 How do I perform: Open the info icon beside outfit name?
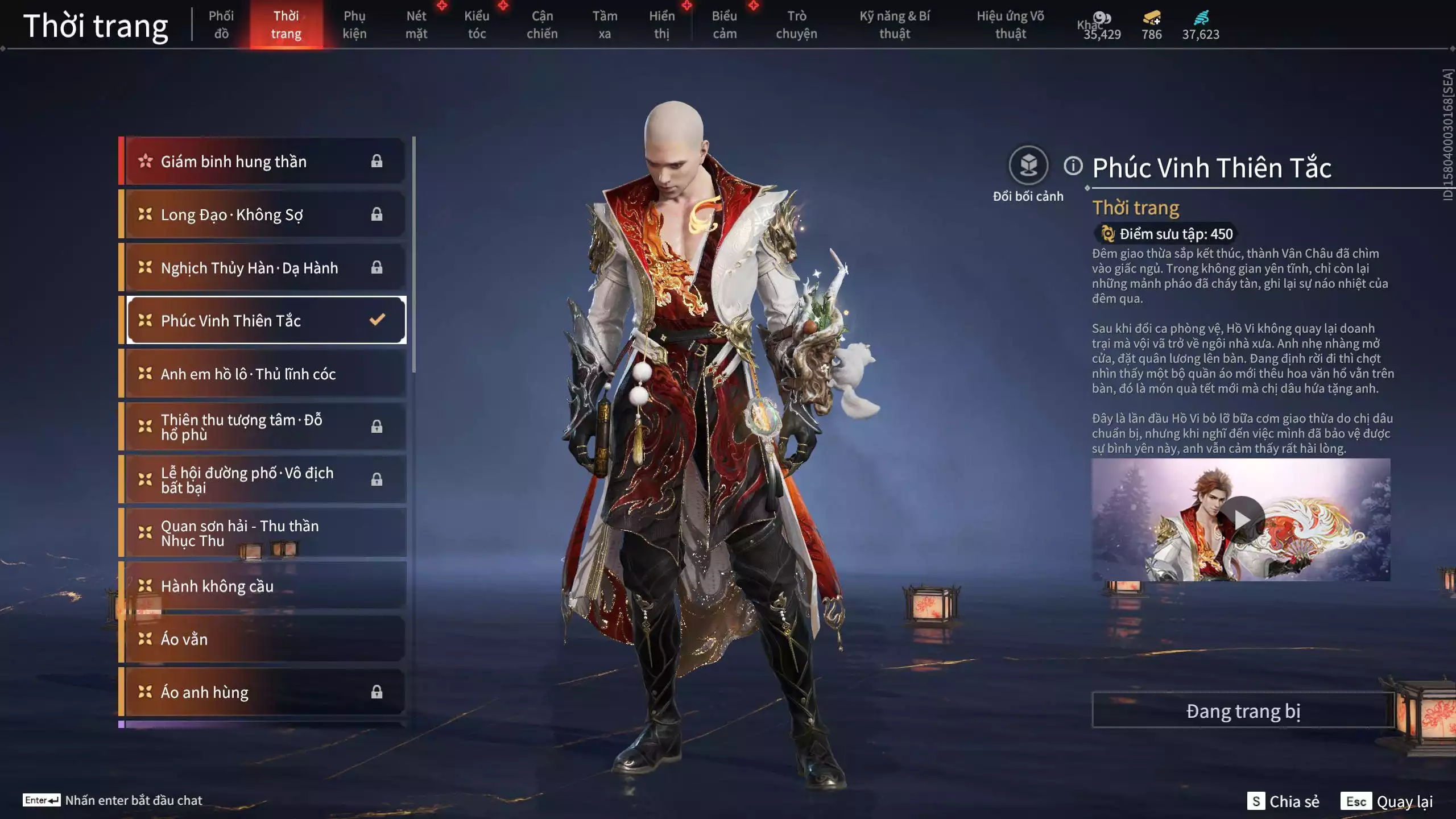[x=1073, y=166]
